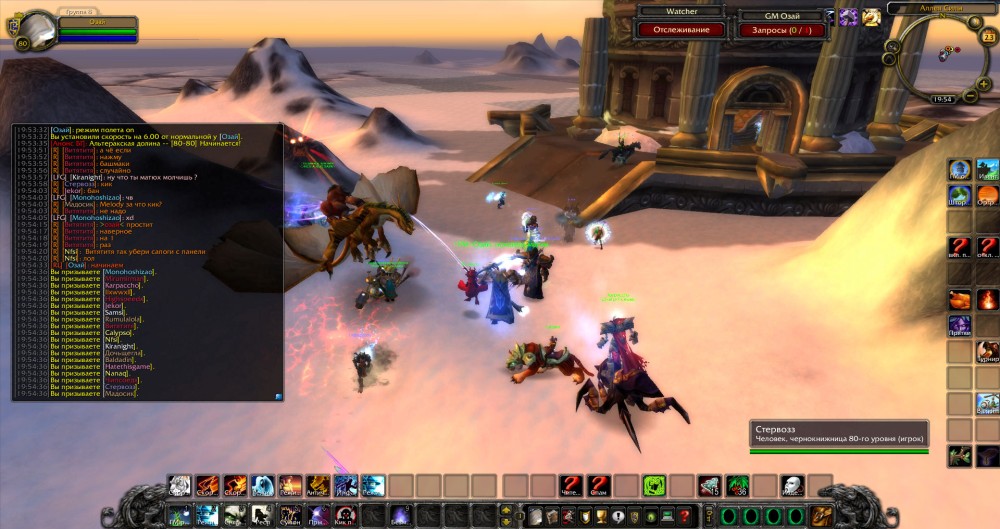Click the chat log window
The width and height of the screenshot is (1000, 529).
coord(147,262)
